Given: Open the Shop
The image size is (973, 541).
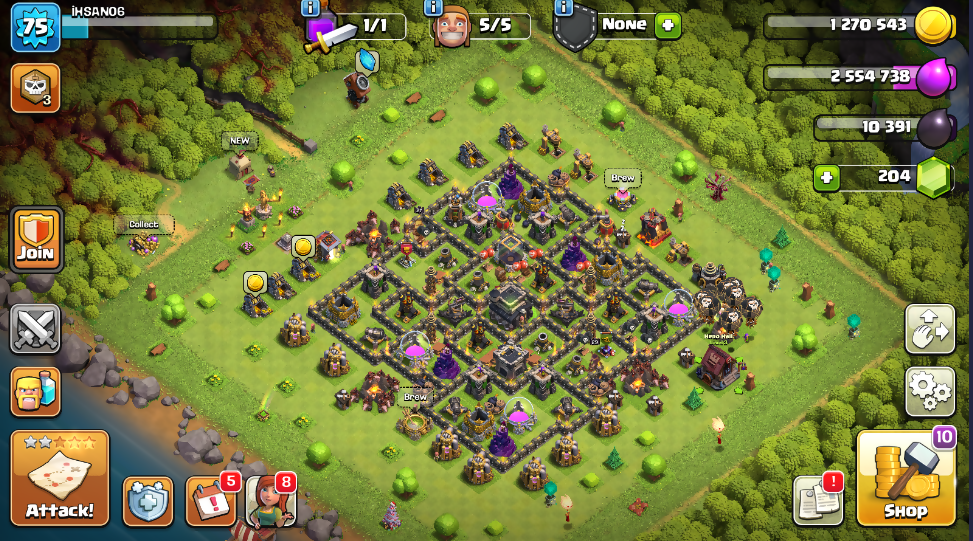Looking at the screenshot, I should 905,478.
